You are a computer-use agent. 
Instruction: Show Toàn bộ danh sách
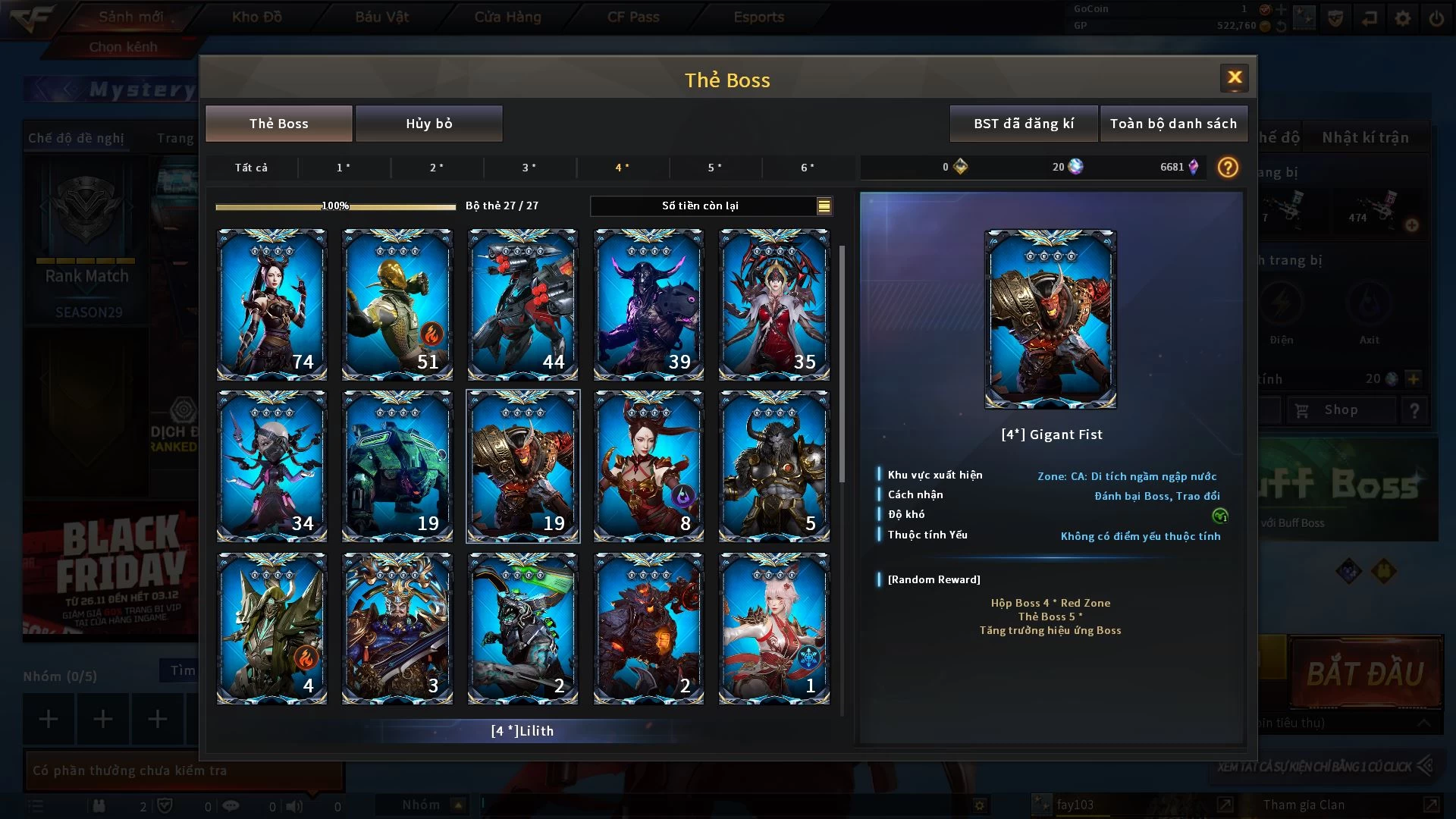pyautogui.click(x=1173, y=124)
